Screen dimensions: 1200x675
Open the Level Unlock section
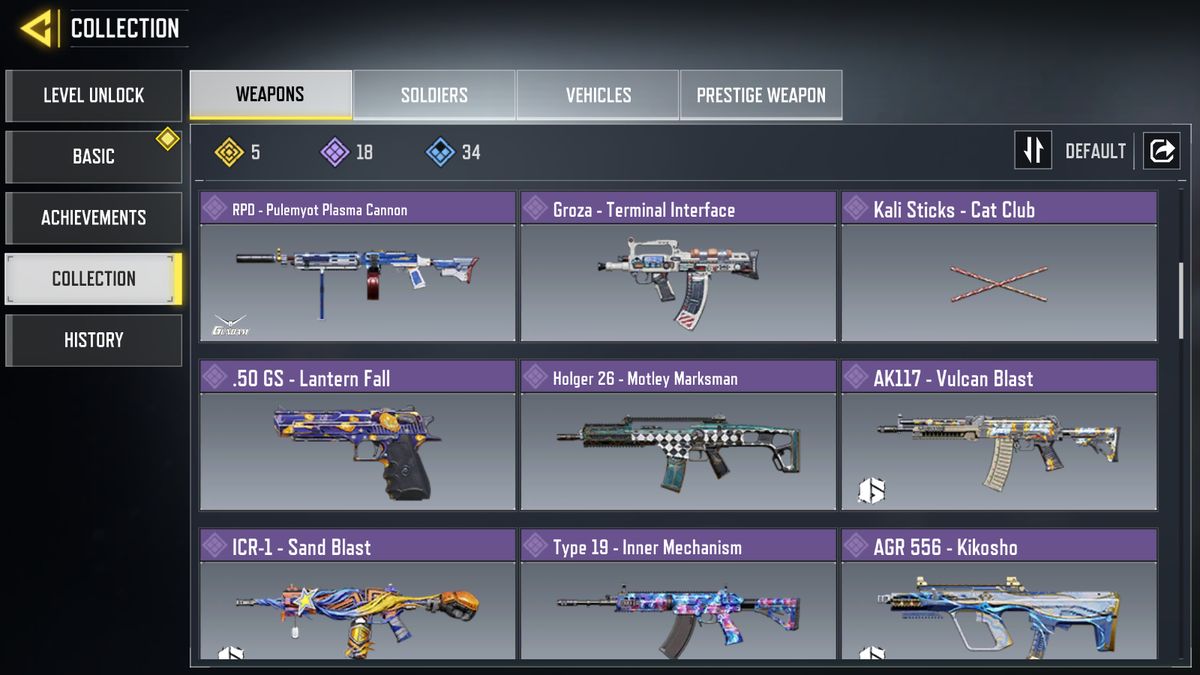point(93,96)
